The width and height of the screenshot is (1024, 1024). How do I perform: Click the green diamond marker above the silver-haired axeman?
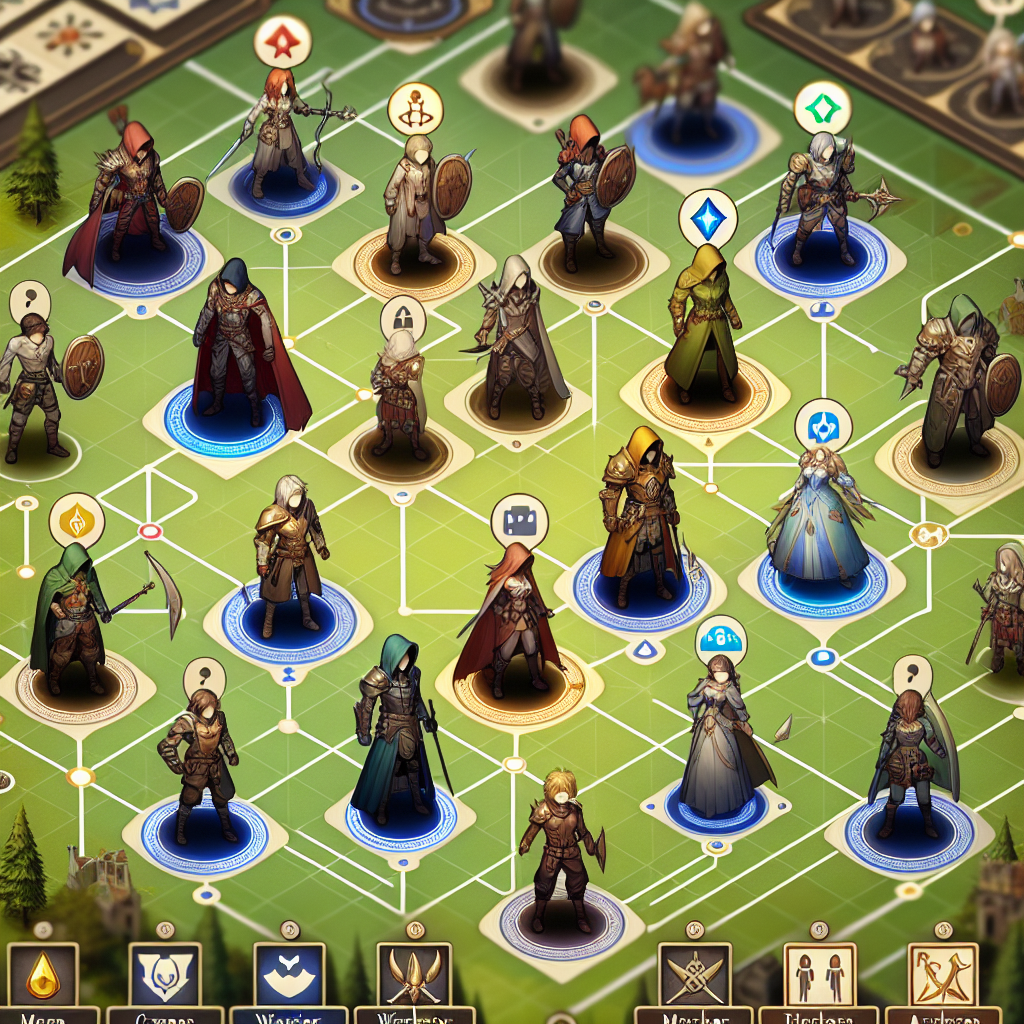click(822, 107)
